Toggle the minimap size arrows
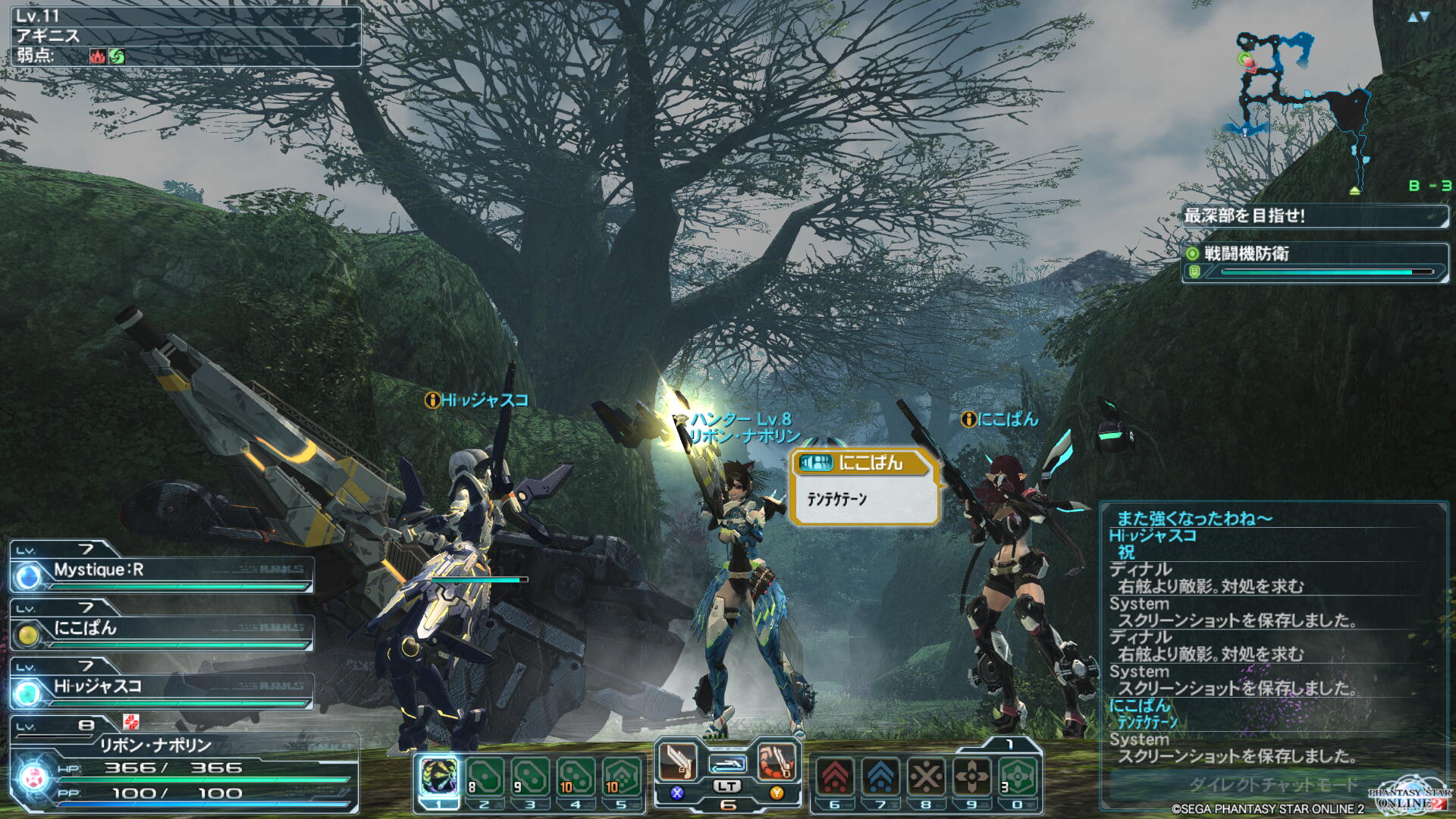This screenshot has width=1456, height=819. pyautogui.click(x=1418, y=17)
